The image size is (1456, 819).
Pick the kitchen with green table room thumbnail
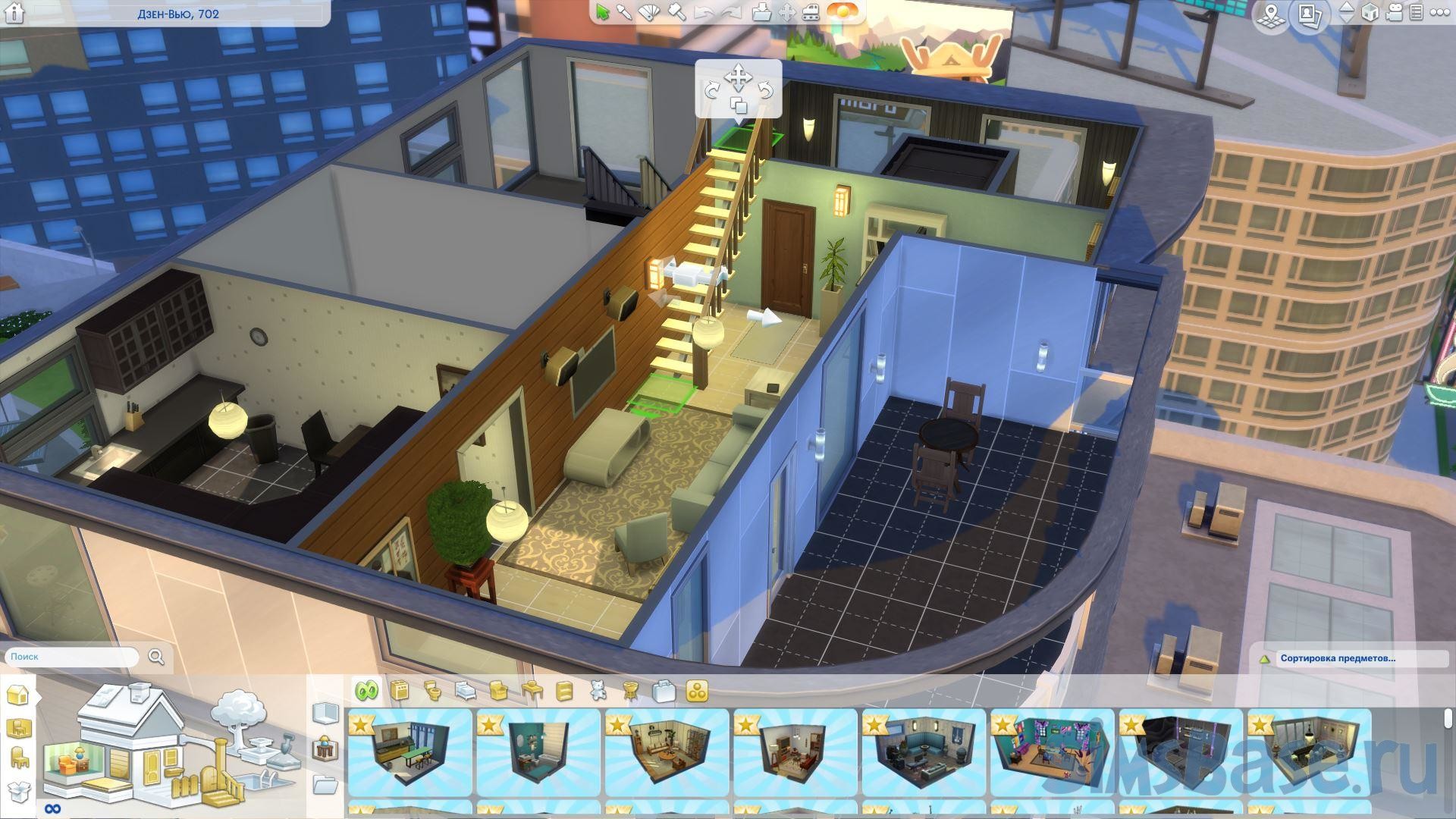pos(409,752)
